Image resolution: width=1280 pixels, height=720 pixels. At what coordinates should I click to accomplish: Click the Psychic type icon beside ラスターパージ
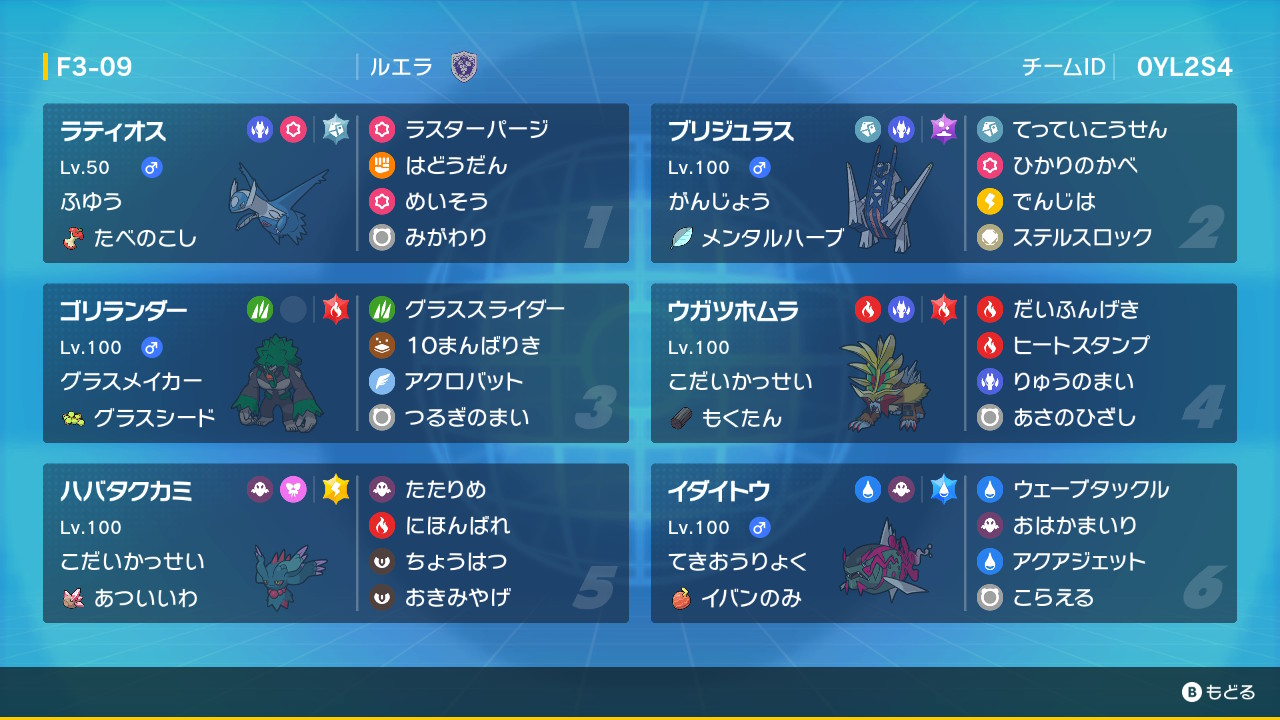coord(383,129)
